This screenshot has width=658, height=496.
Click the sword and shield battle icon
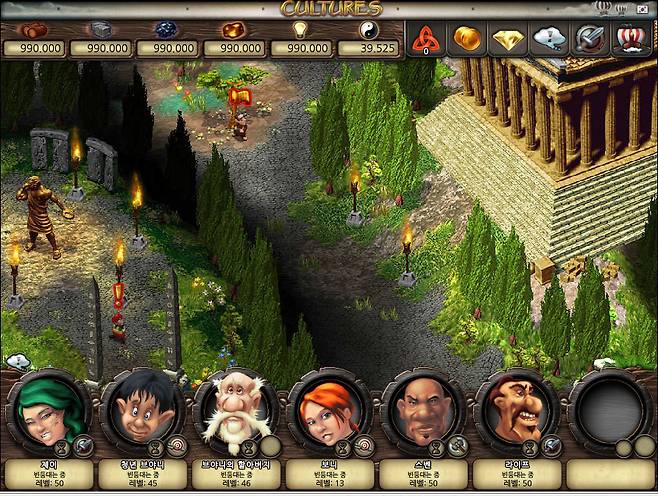[x=590, y=39]
